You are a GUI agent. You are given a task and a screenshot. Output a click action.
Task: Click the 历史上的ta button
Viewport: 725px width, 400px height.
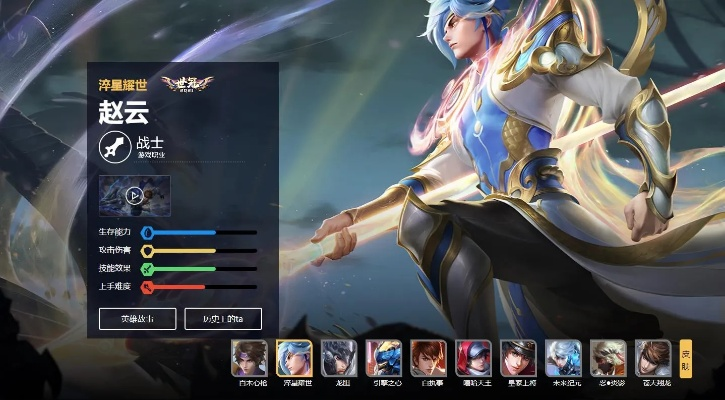[x=223, y=318]
